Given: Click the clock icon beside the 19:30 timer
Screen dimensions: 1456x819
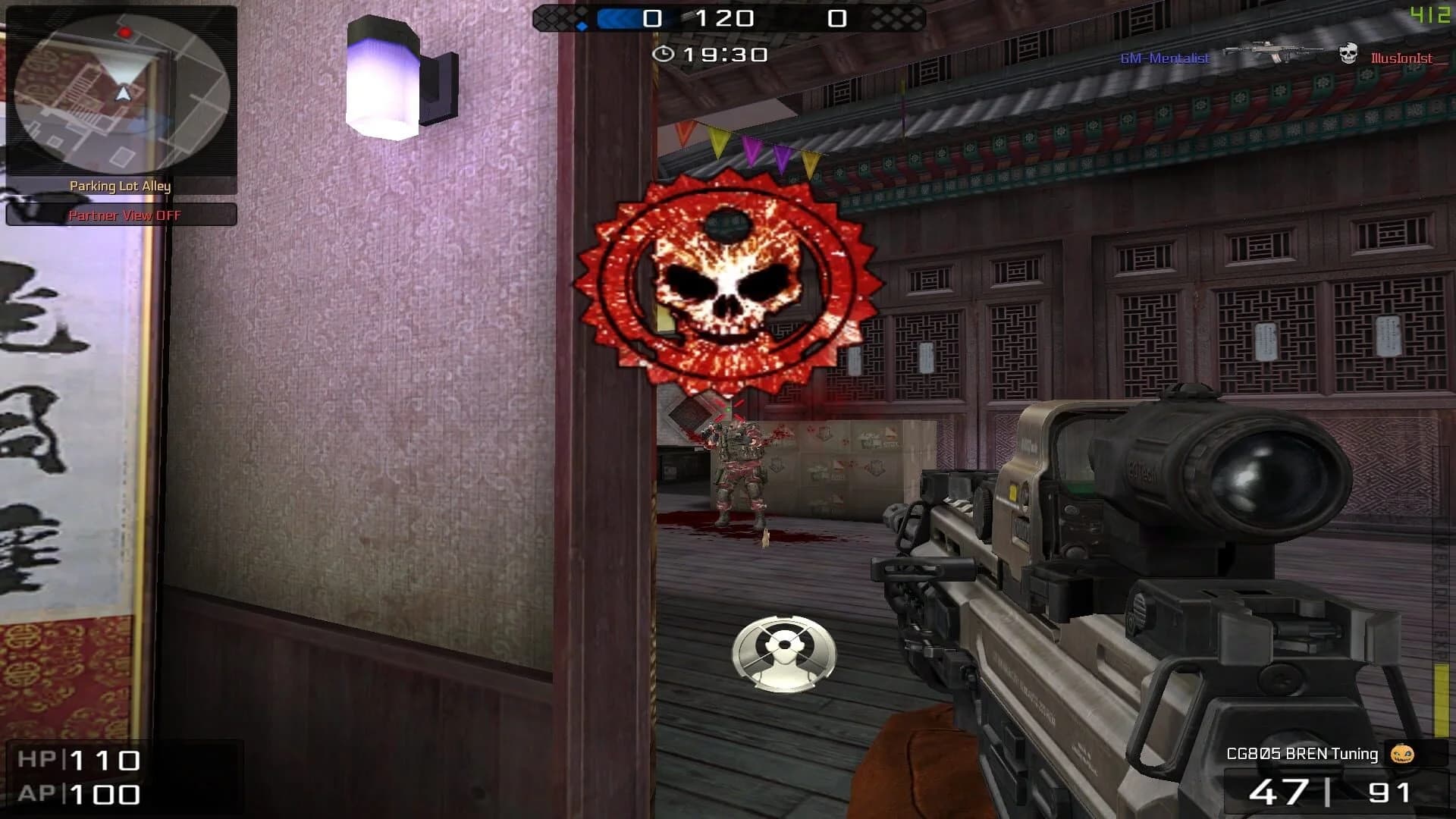Looking at the screenshot, I should point(664,54).
